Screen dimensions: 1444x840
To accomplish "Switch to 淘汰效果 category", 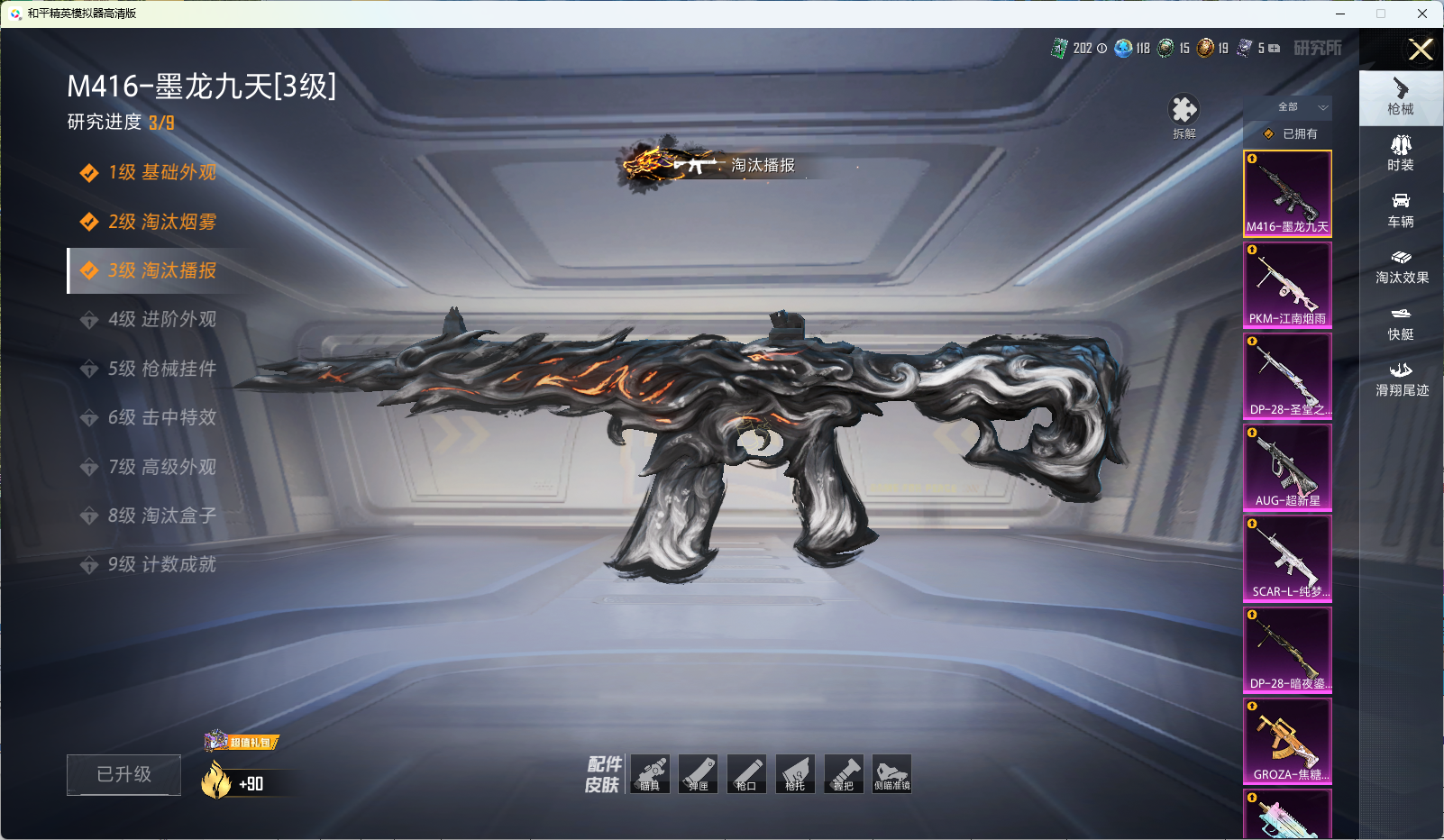I will [x=1401, y=267].
